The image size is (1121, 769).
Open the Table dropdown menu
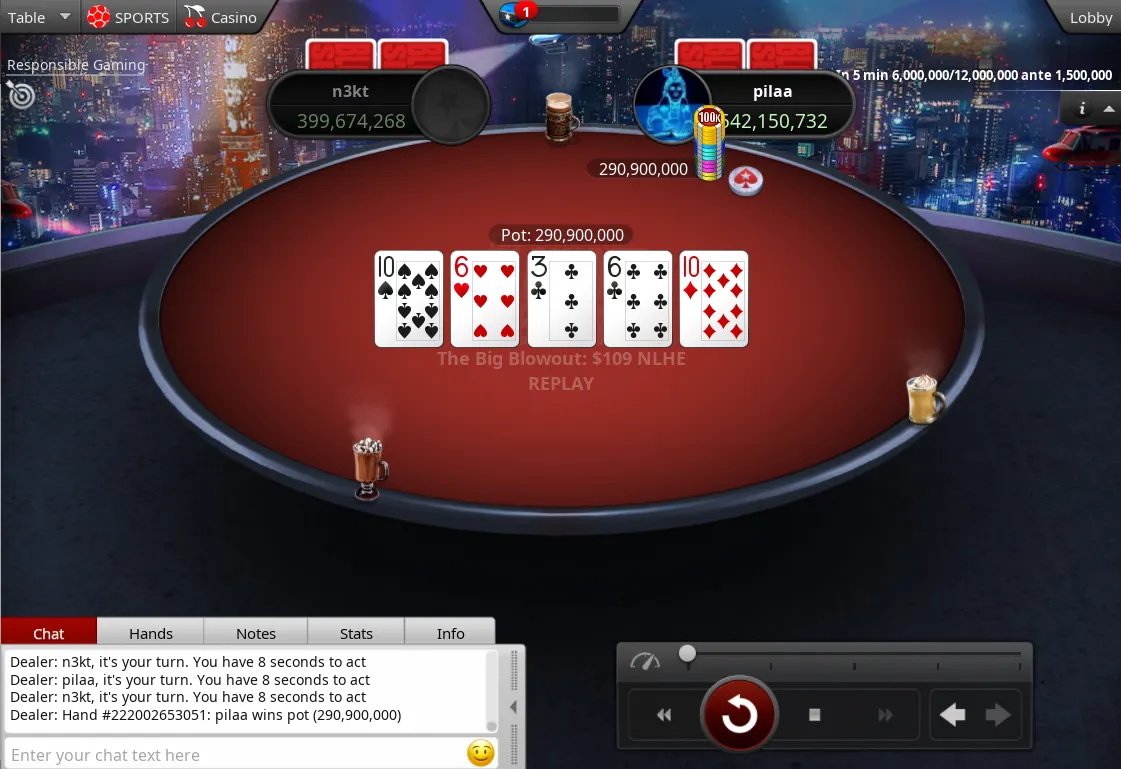pyautogui.click(x=38, y=17)
